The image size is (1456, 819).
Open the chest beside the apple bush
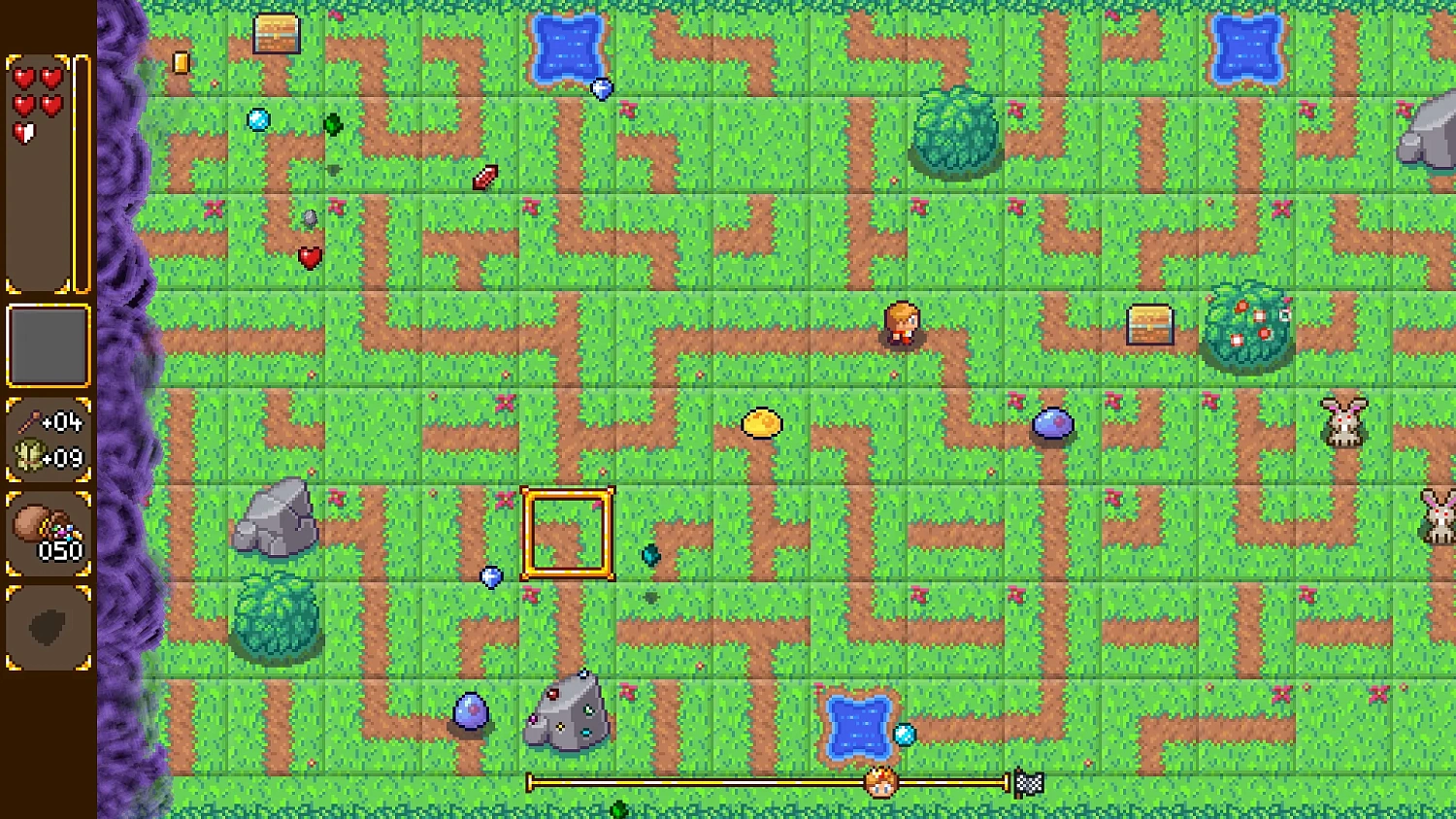pos(1150,324)
